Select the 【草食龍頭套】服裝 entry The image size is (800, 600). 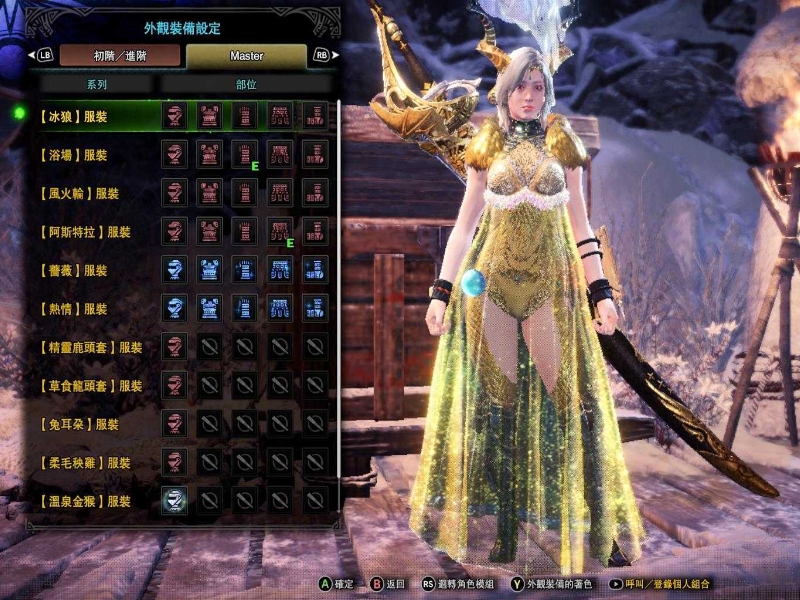pyautogui.click(x=88, y=386)
